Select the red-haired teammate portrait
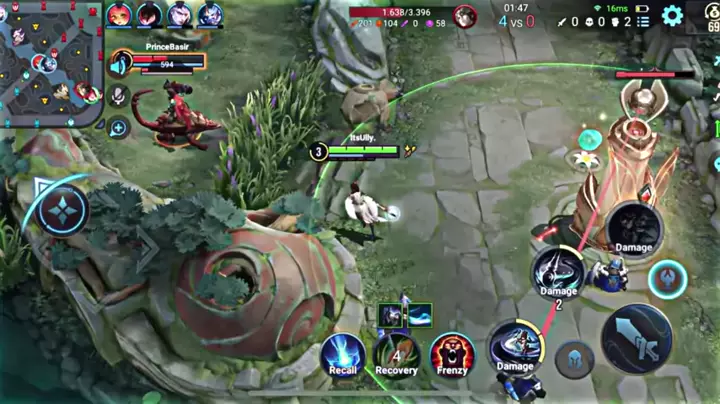The width and height of the screenshot is (720, 404). (119, 14)
